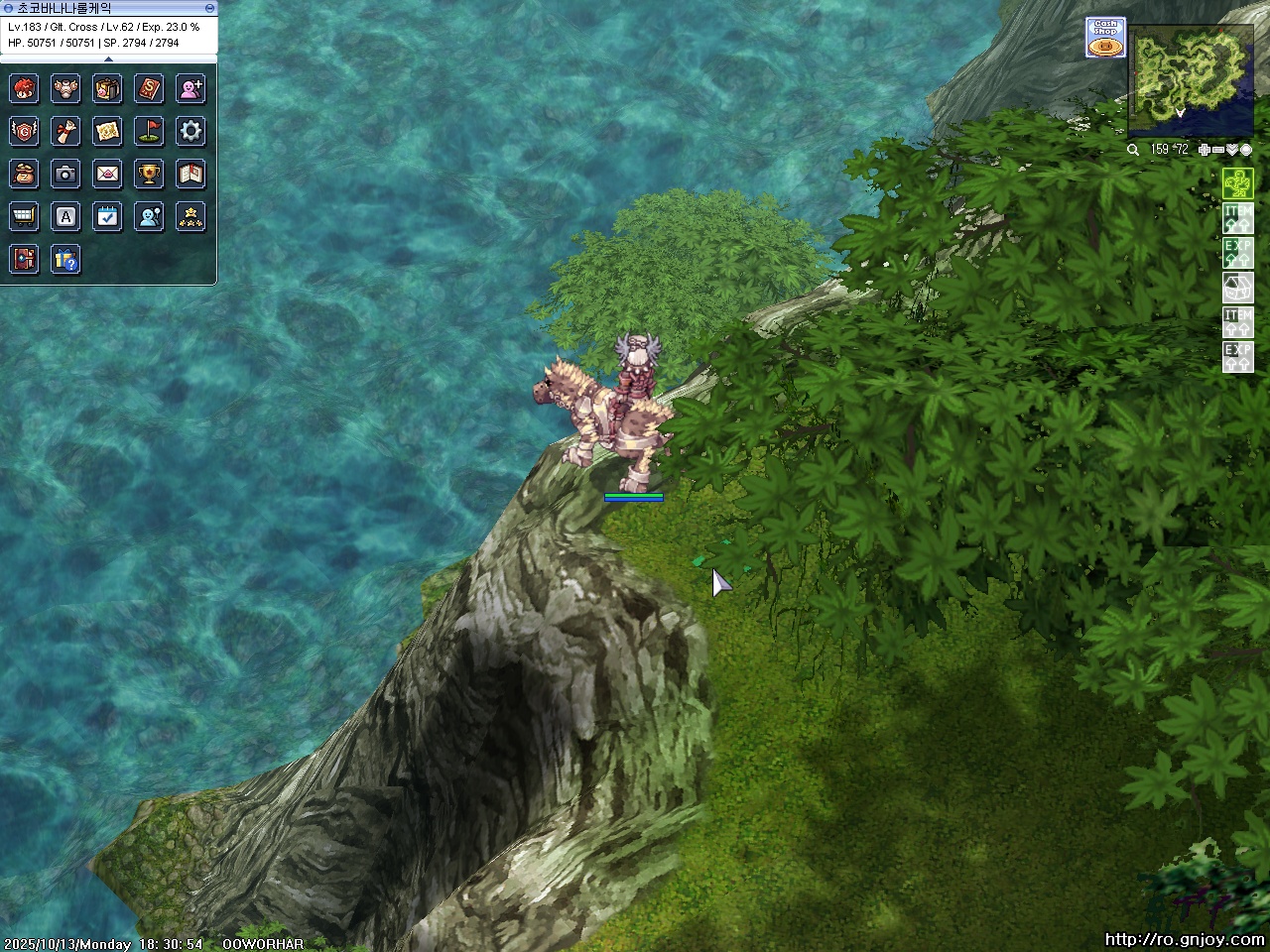
Task: Click the red flag on green icon
Action: point(149,131)
